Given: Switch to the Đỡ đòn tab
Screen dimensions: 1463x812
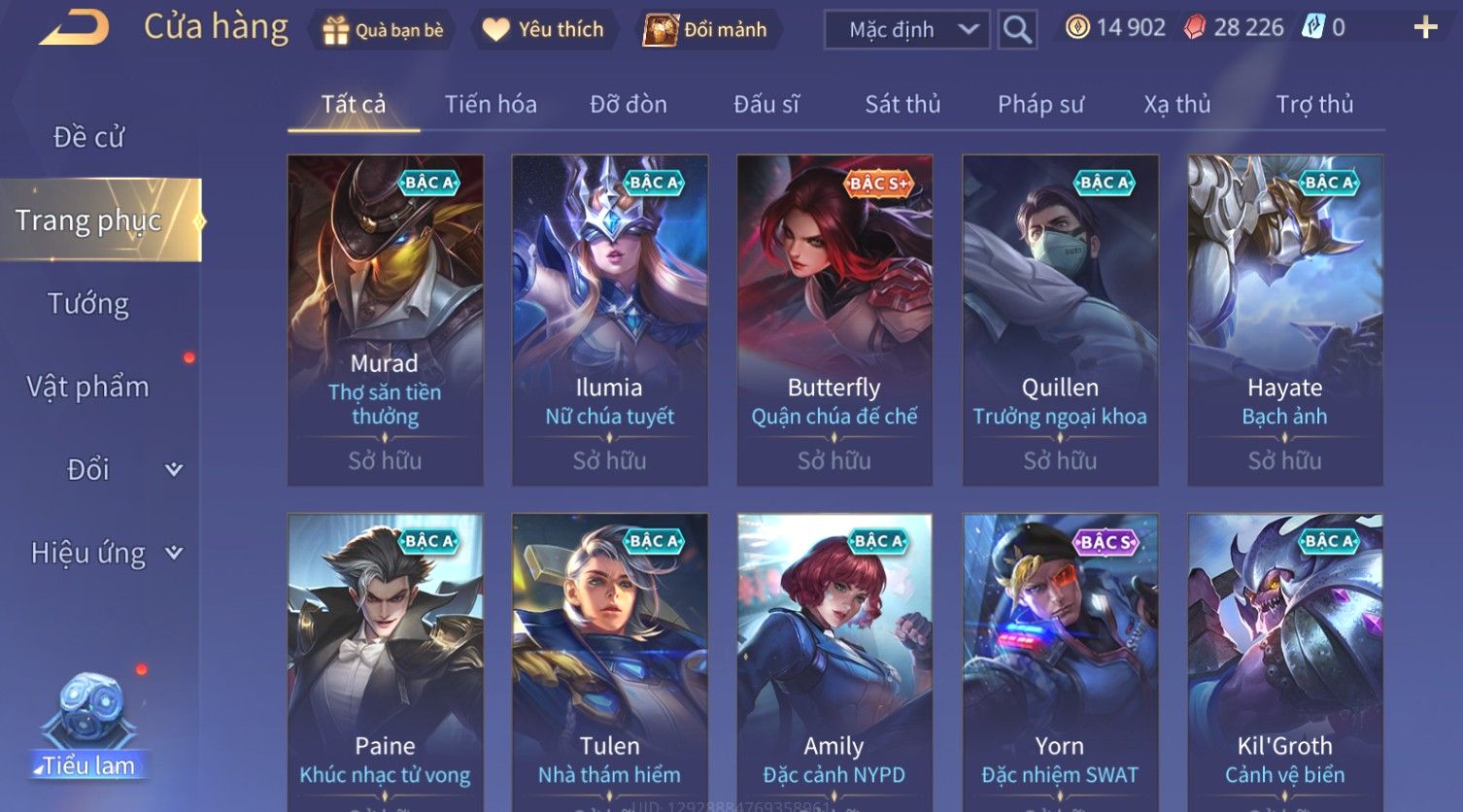Looking at the screenshot, I should pyautogui.click(x=629, y=104).
